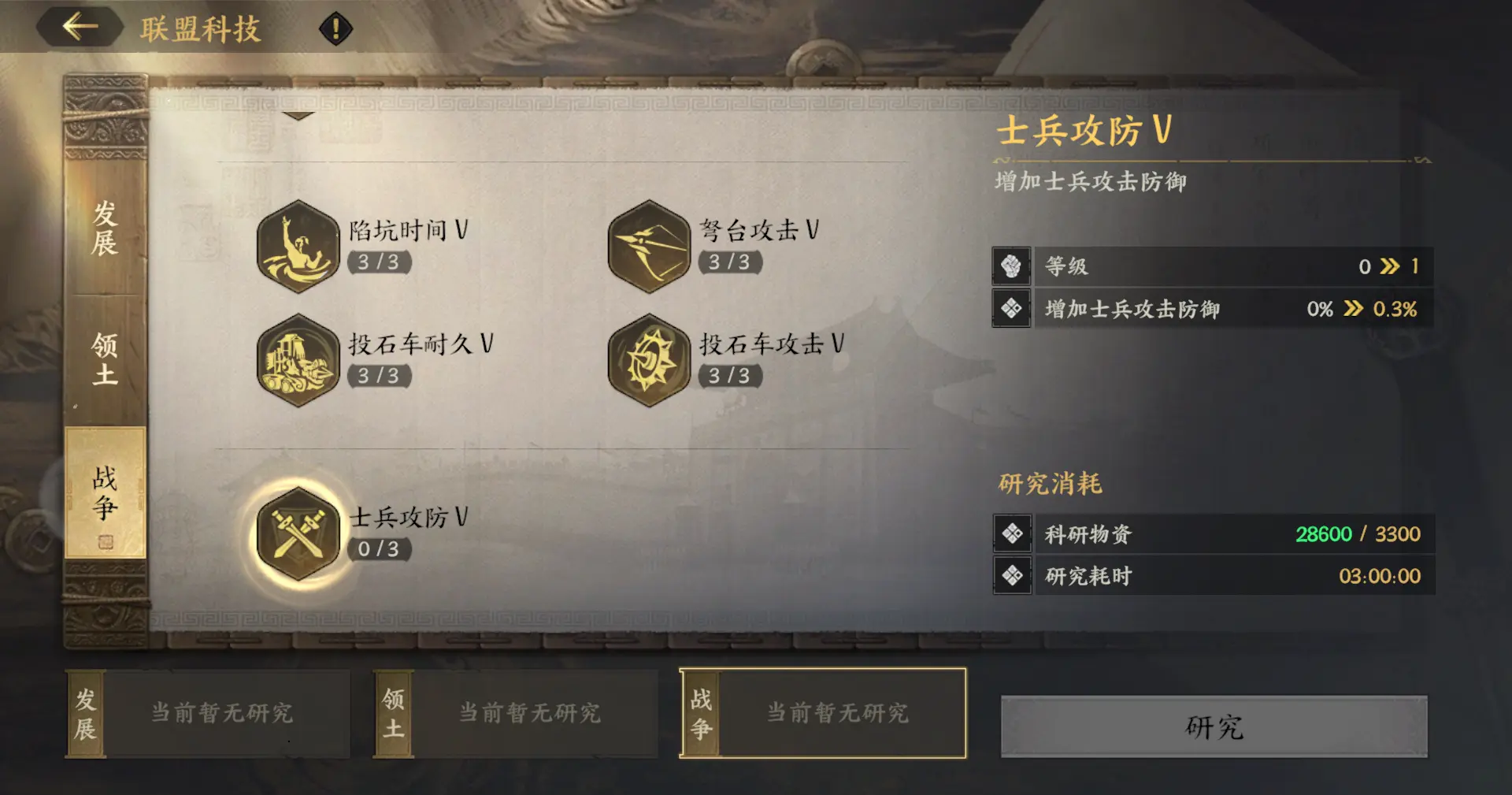
Task: Expand the 等级 upgrade row arrows
Action: (x=1388, y=266)
